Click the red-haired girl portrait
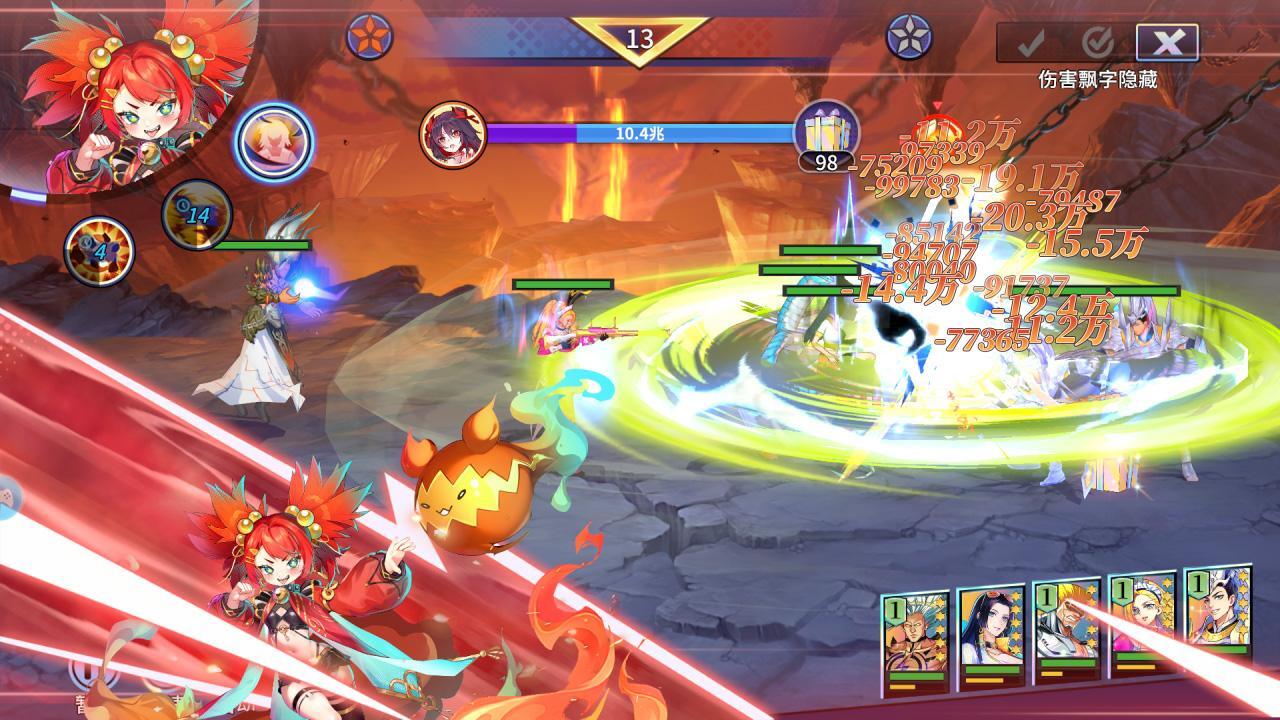The image size is (1280, 720). pyautogui.click(x=125, y=95)
